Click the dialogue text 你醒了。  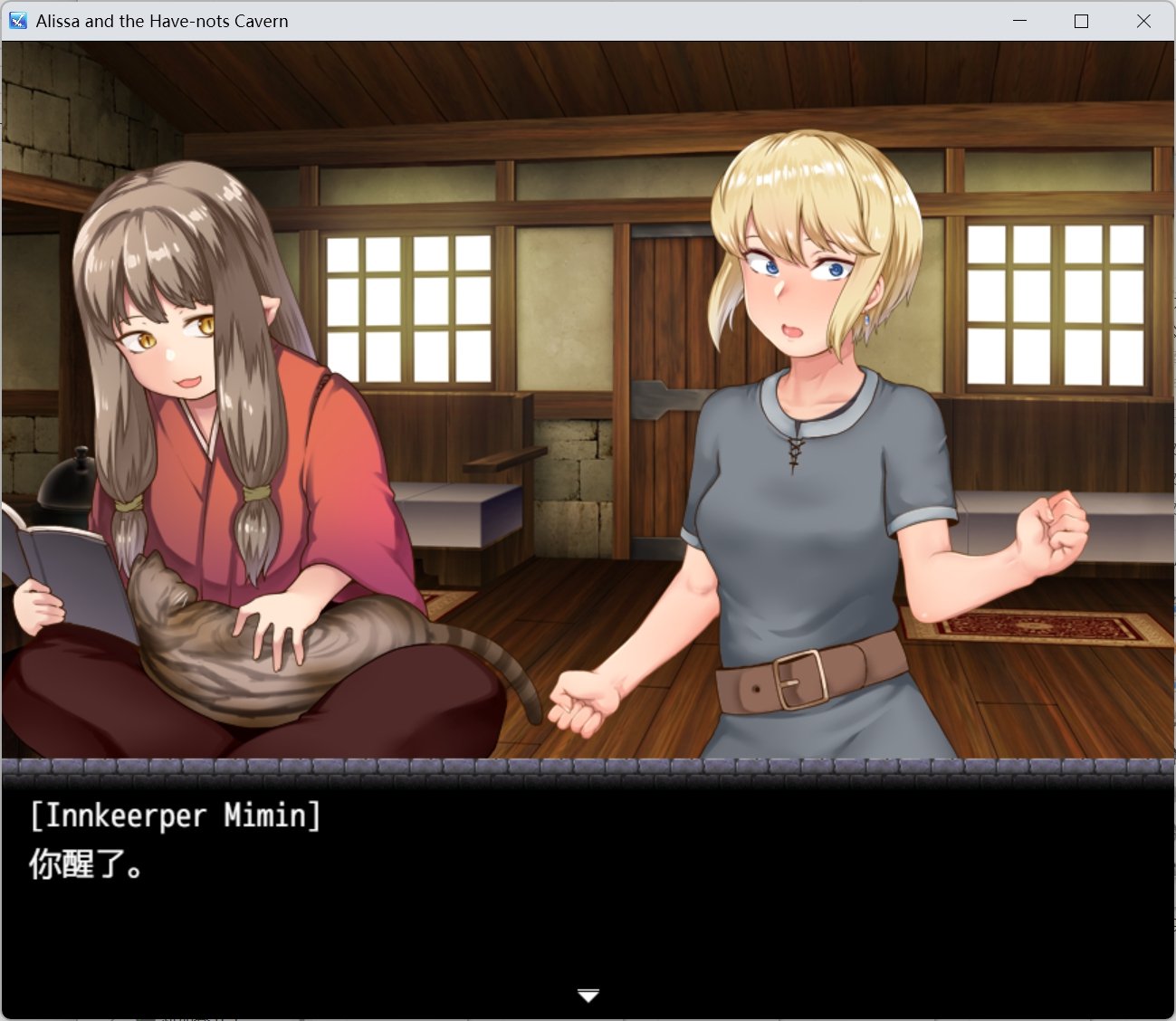click(x=86, y=864)
